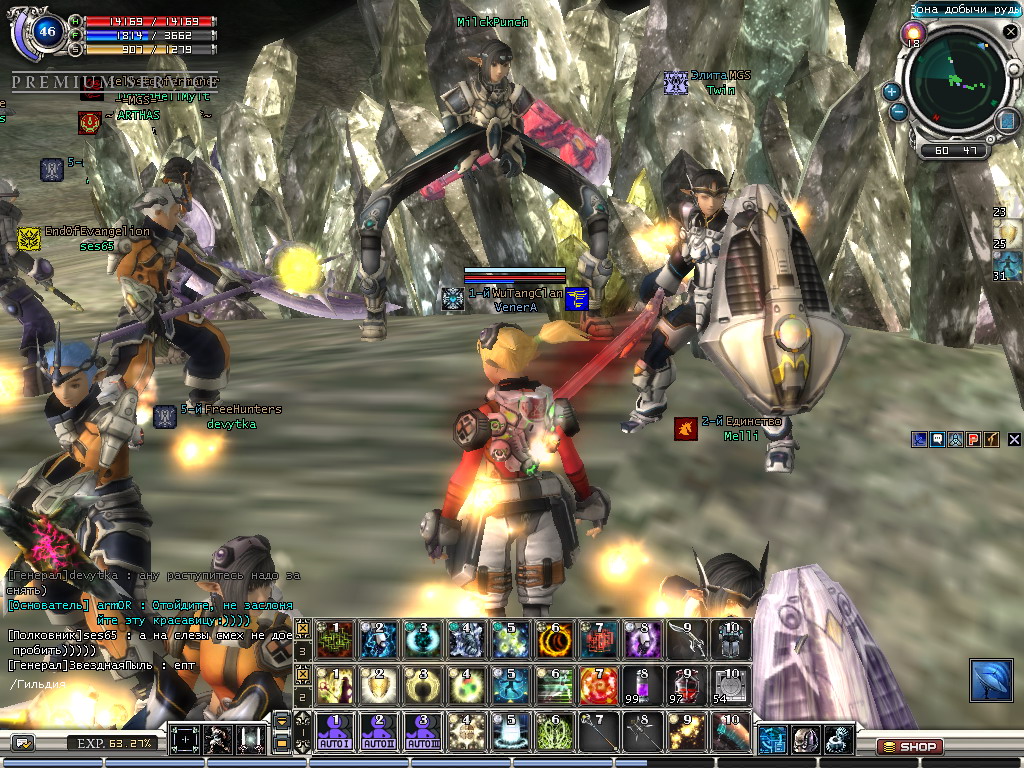This screenshot has width=1024, height=768.
Task: Click the level 46 character orb
Action: click(46, 31)
